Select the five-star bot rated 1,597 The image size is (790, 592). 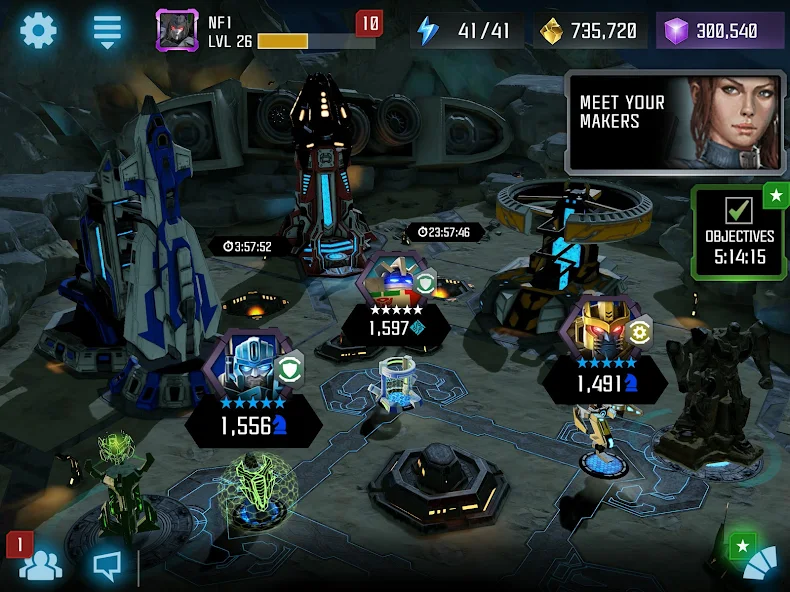tap(391, 281)
